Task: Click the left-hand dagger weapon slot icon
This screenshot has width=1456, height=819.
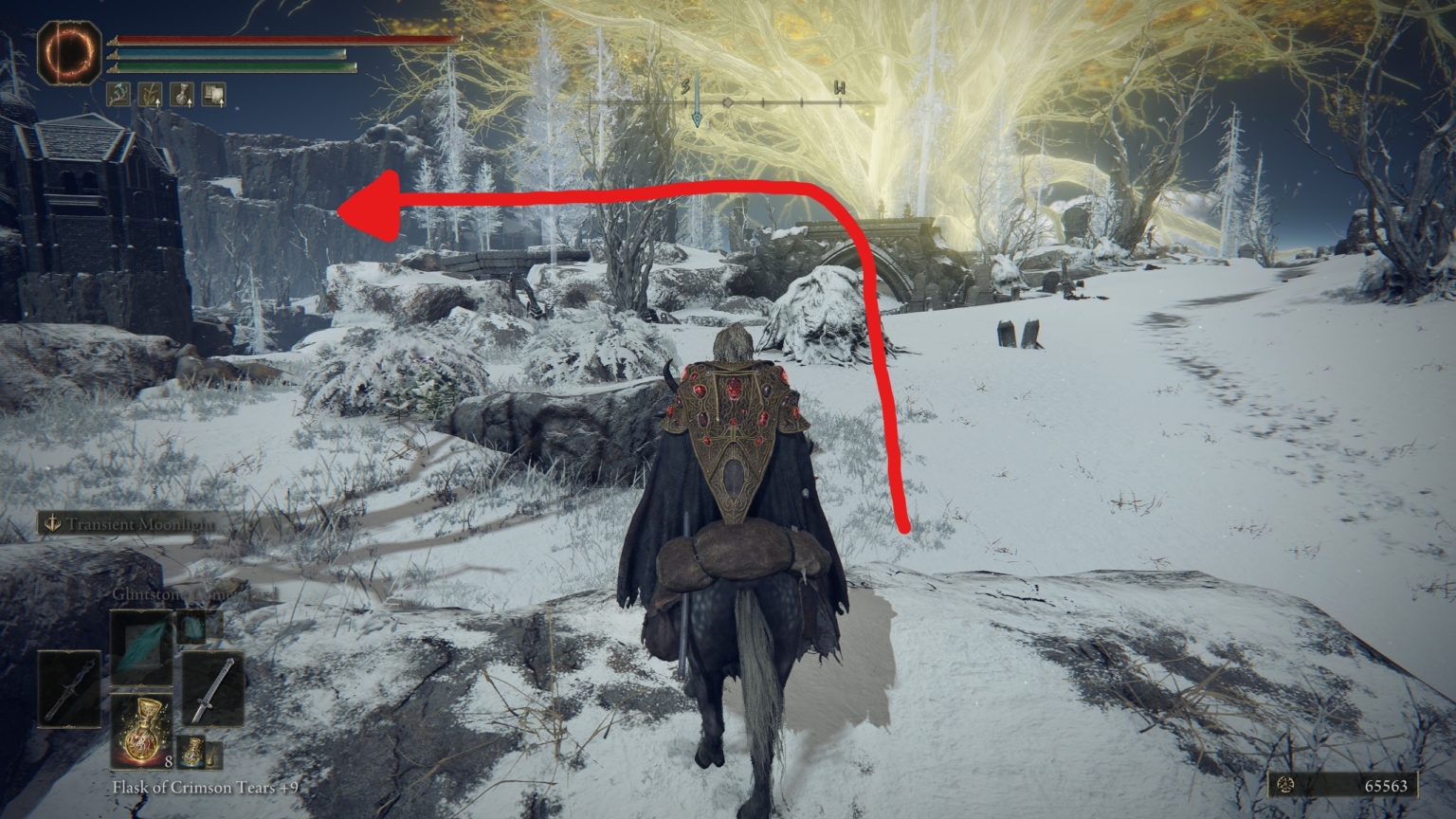Action: [70, 690]
